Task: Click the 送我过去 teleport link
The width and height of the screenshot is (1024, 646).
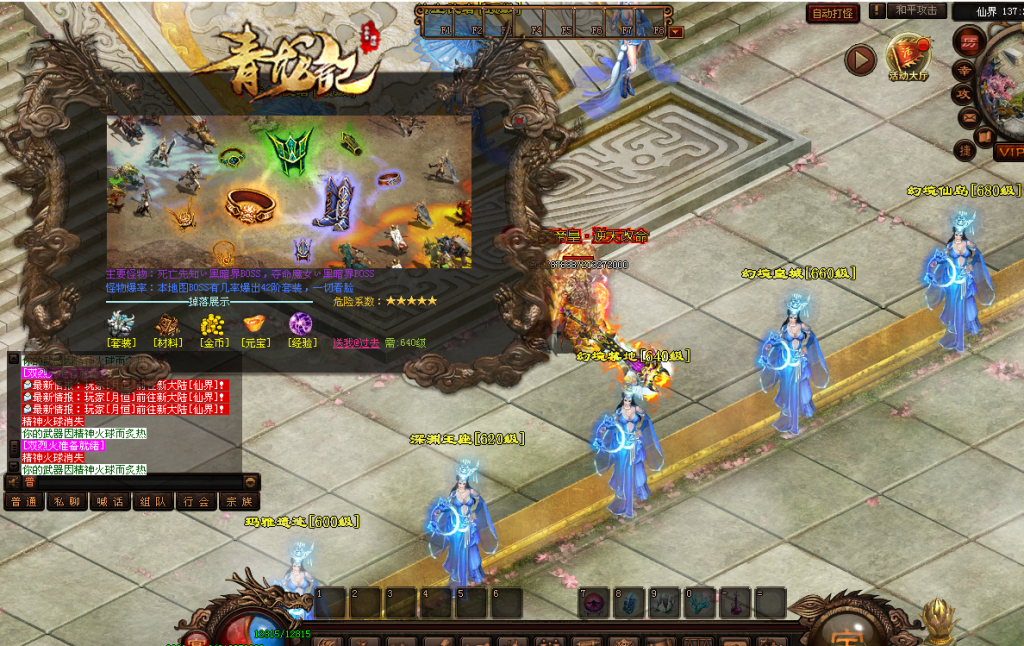Action: click(x=356, y=343)
